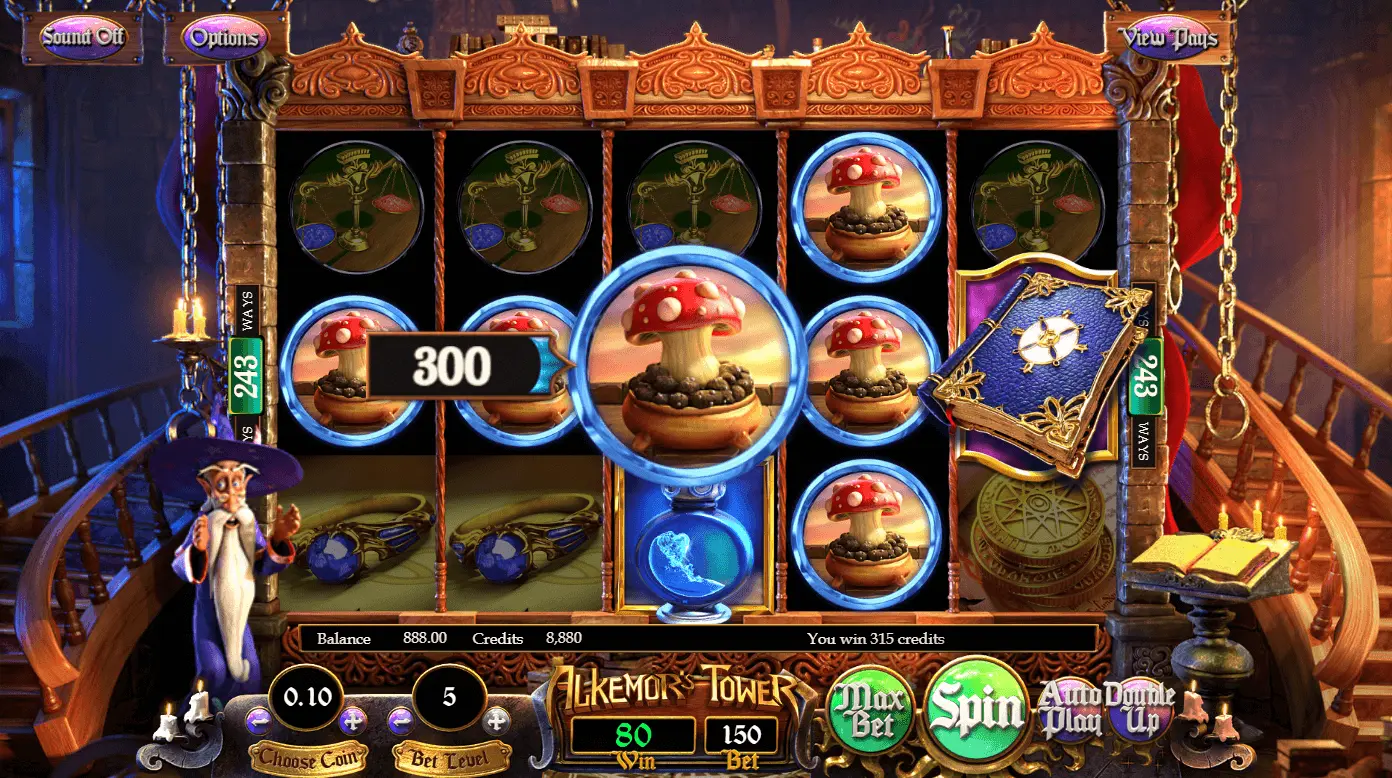Viewport: 1392px width, 778px height.
Task: Open the Options menu
Action: click(224, 38)
